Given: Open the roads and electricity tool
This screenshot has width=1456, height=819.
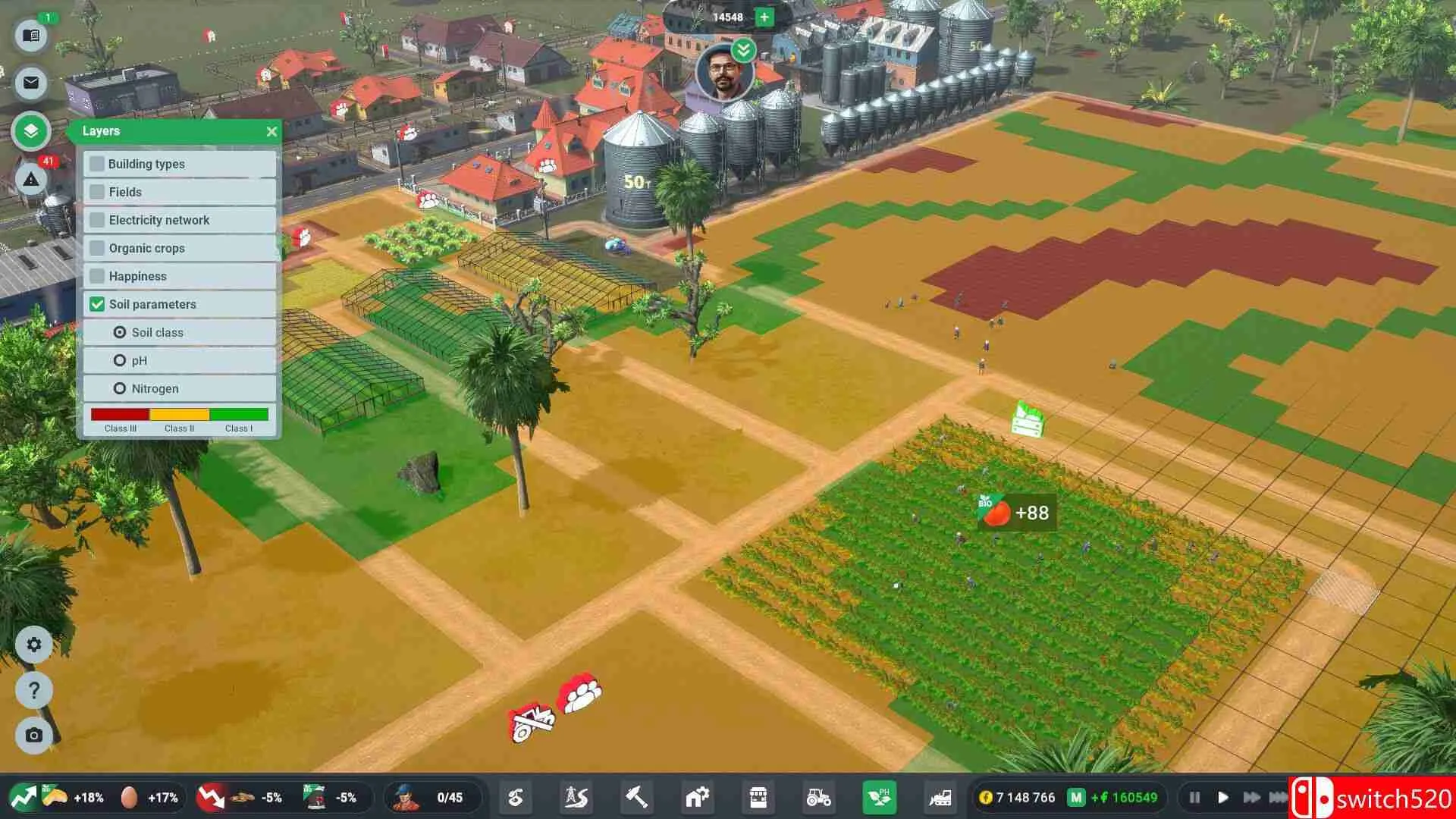Looking at the screenshot, I should pos(576,797).
